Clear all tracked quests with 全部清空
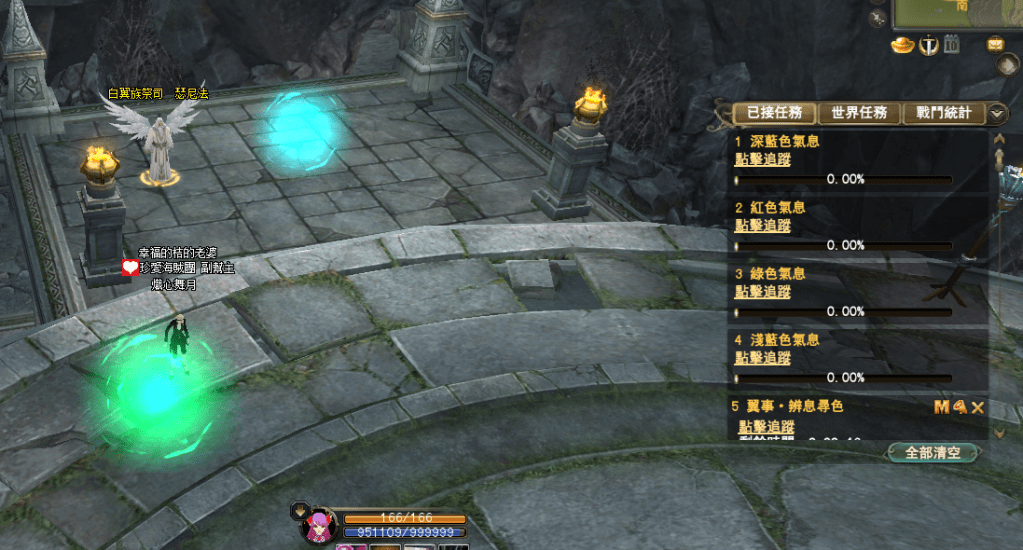This screenshot has width=1023, height=550. coord(932,453)
